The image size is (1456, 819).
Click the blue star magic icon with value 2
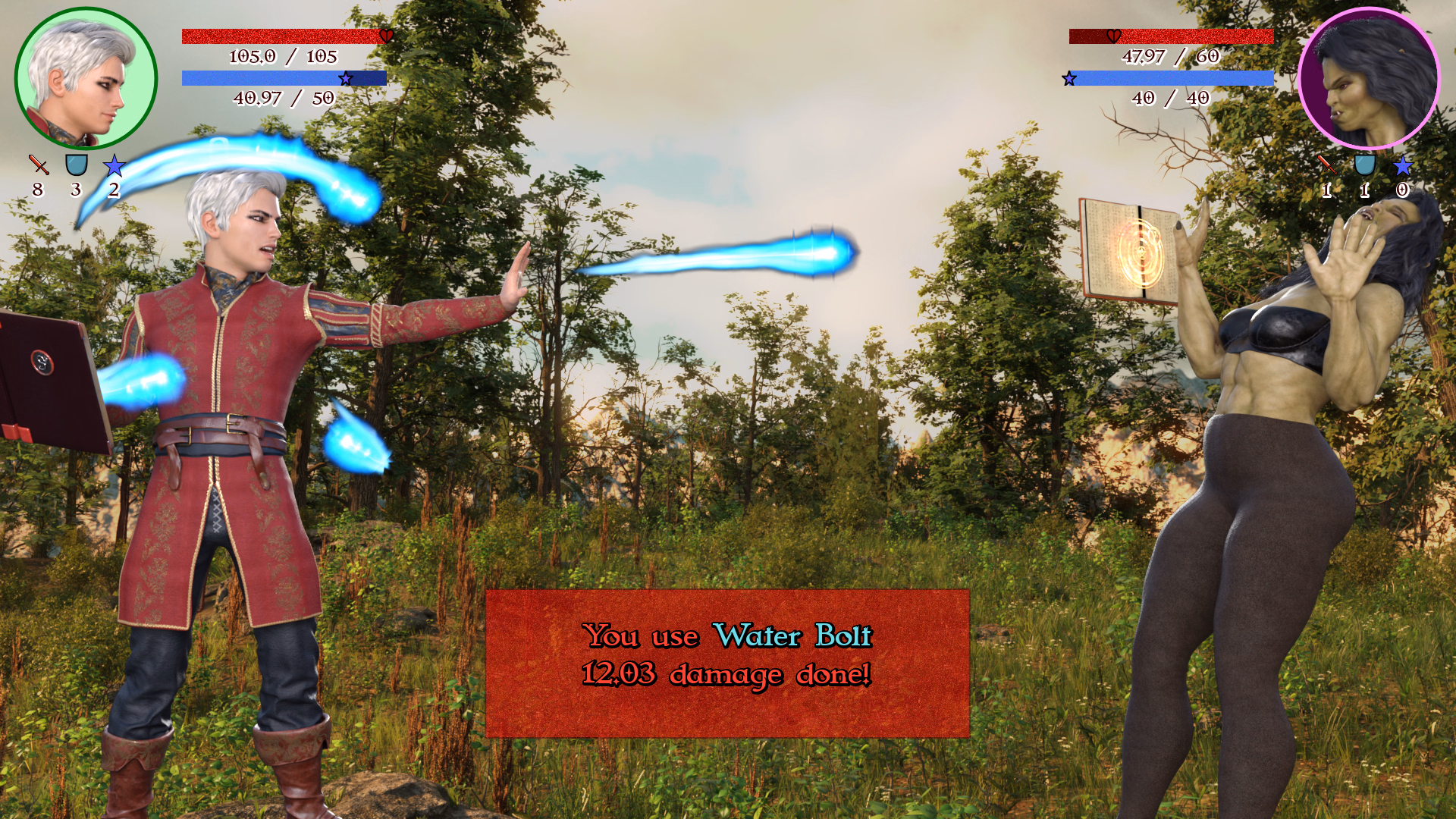click(113, 164)
